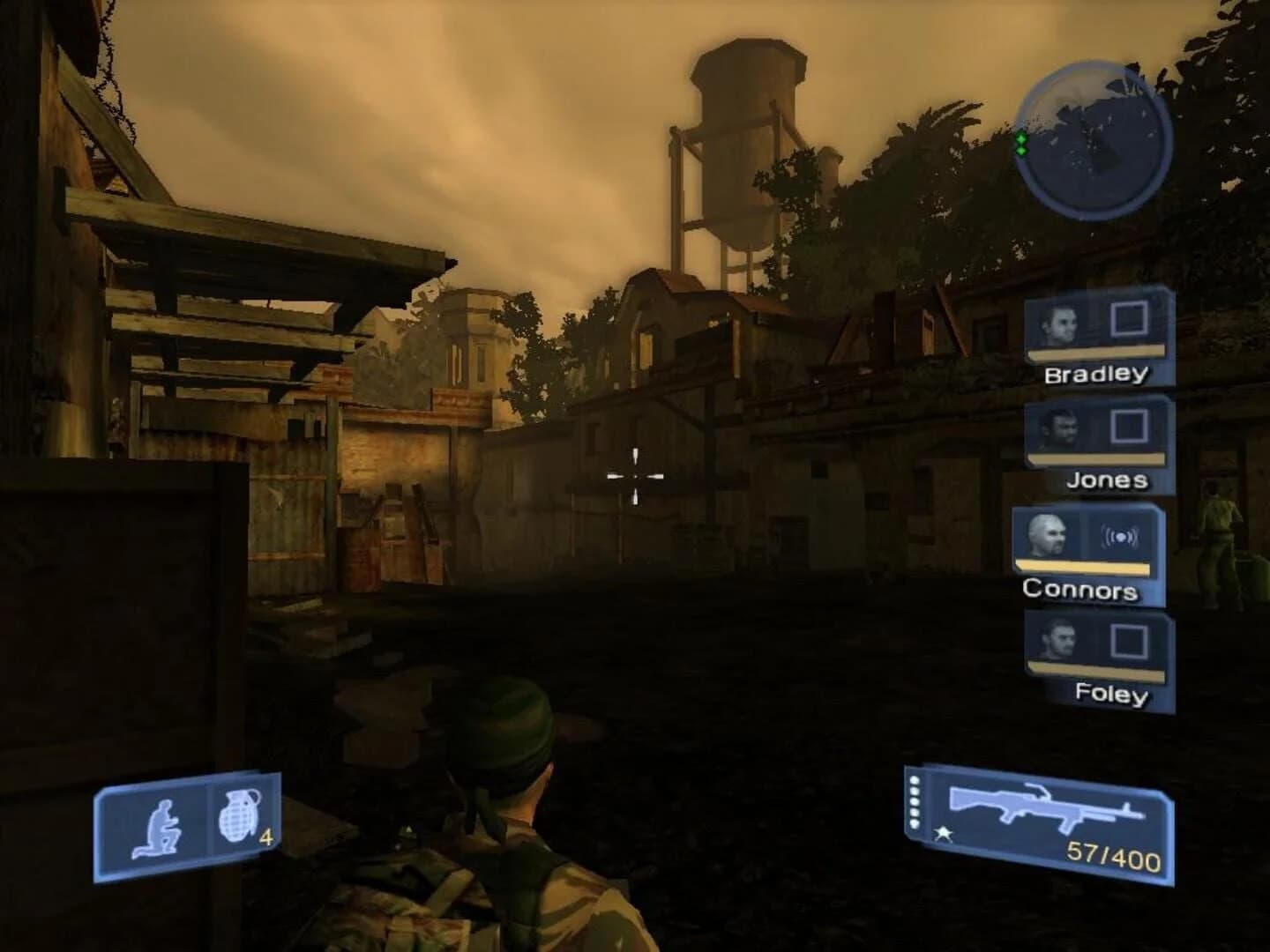
Task: Click the Bradley name label
Action: click(1096, 374)
